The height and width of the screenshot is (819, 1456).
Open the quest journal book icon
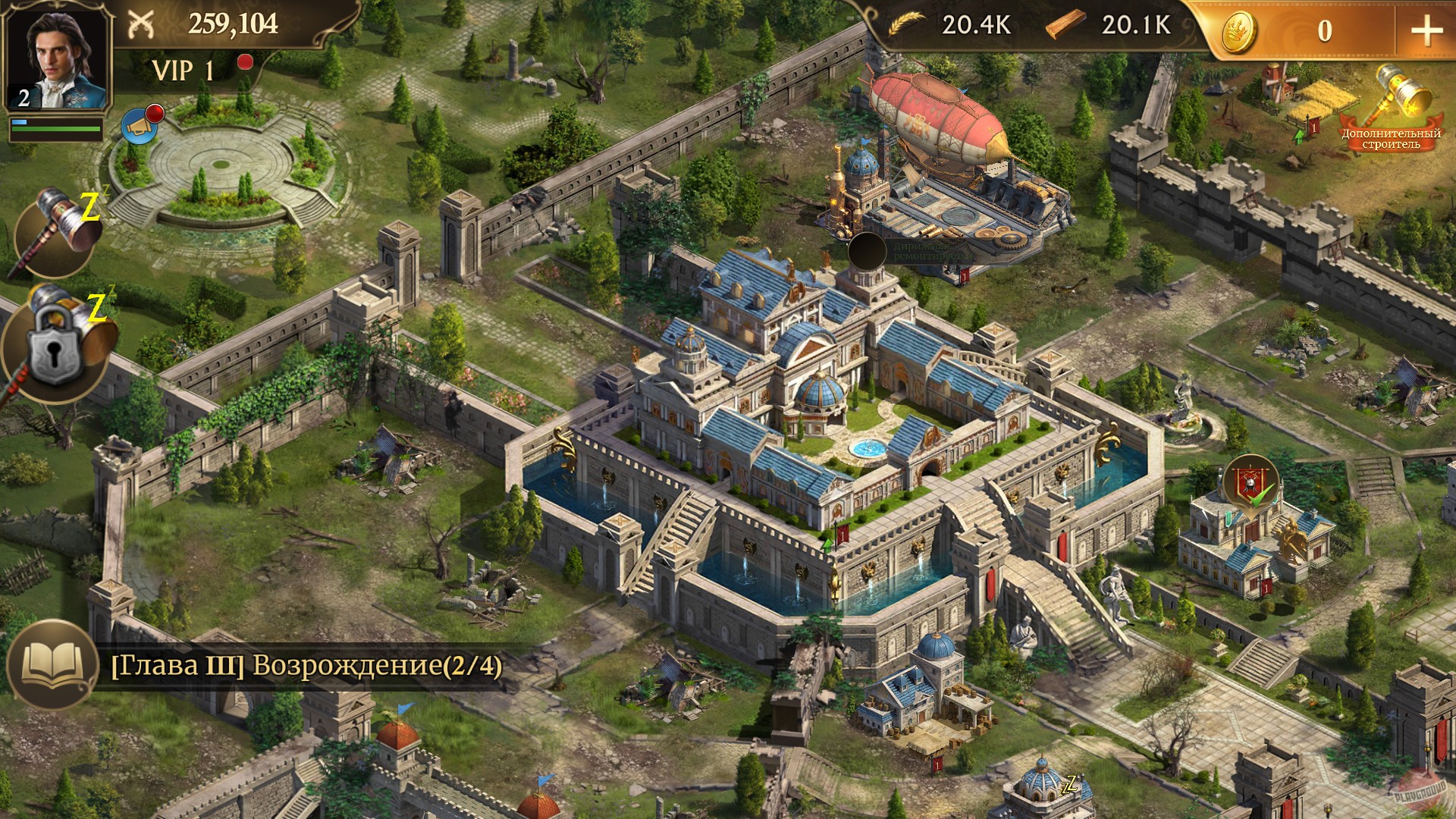point(53,663)
